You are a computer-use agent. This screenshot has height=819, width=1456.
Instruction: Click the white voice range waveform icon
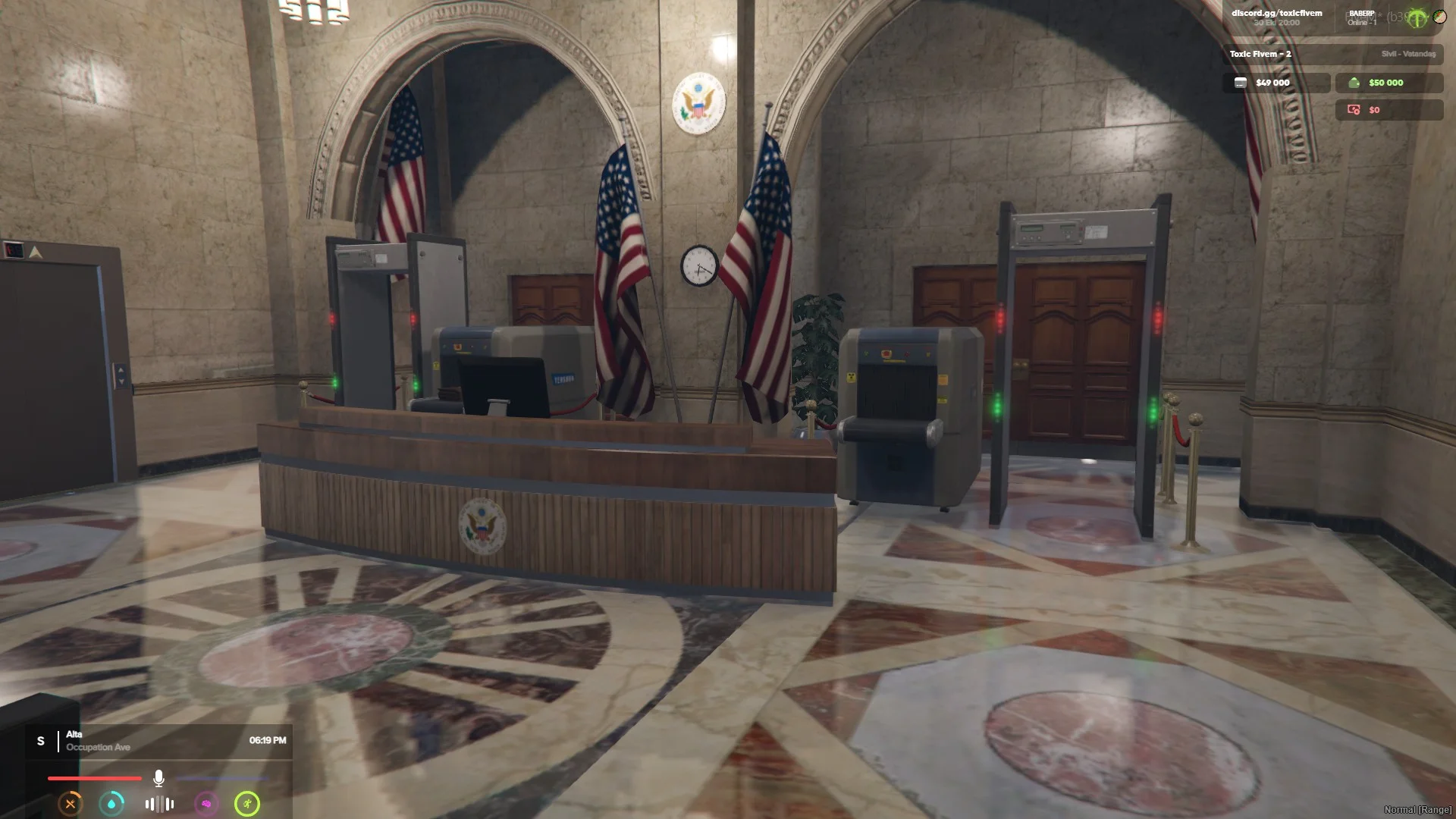159,804
